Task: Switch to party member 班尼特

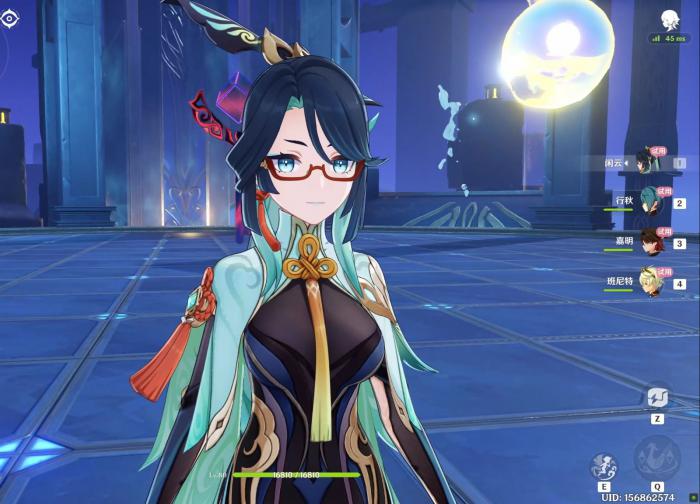Action: (x=652, y=282)
